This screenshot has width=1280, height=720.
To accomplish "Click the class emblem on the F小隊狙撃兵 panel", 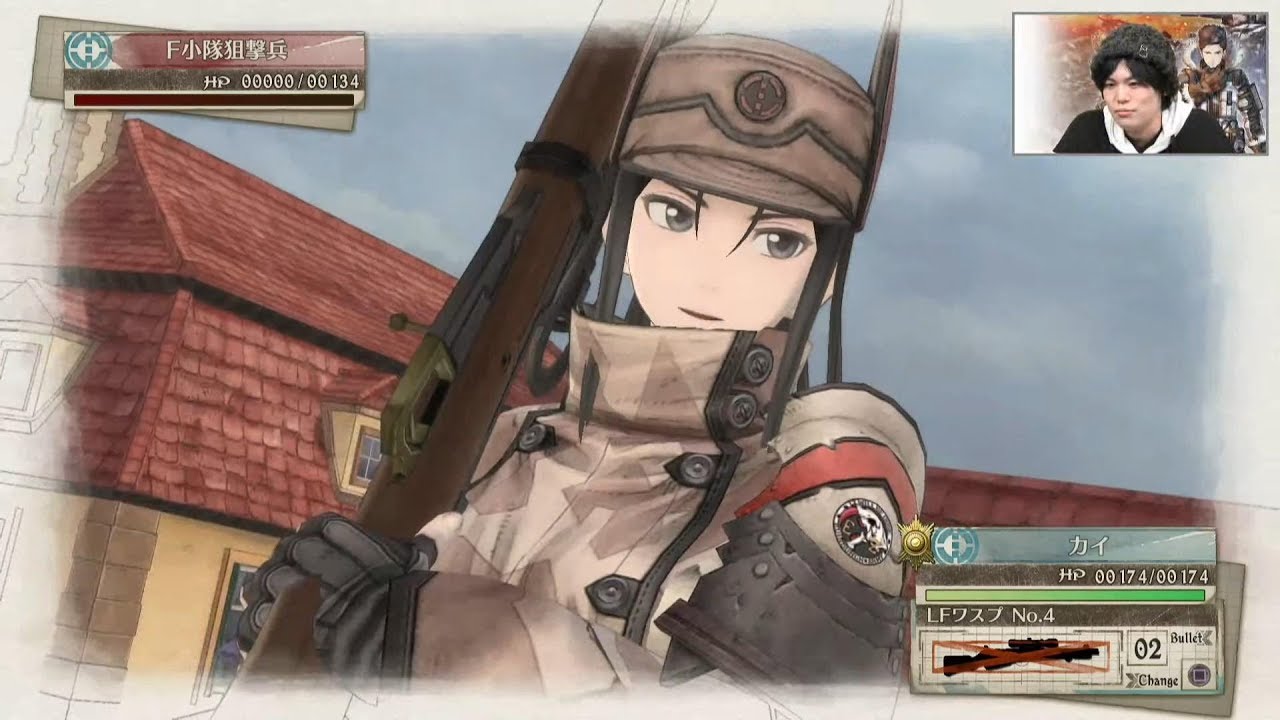I will [87, 50].
